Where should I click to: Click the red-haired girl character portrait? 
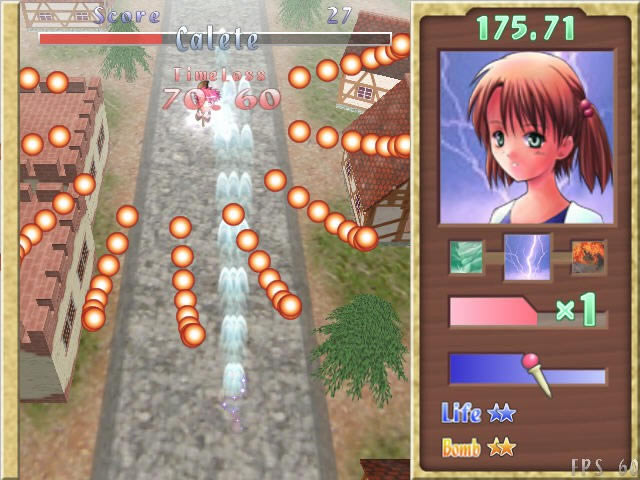click(527, 138)
